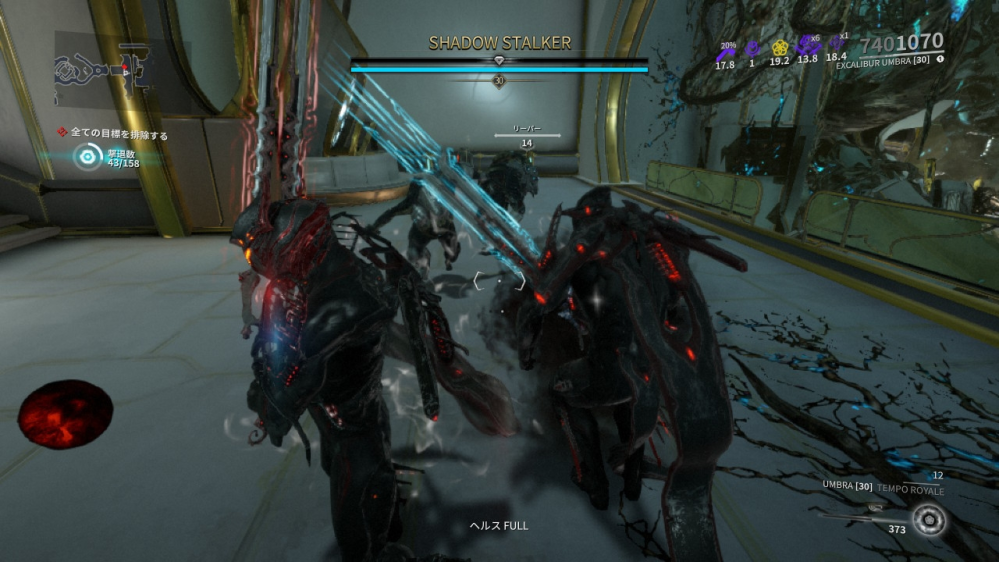The height and width of the screenshot is (562, 999).
Task: Select the purple arrow 20% buff icon
Action: 725,48
